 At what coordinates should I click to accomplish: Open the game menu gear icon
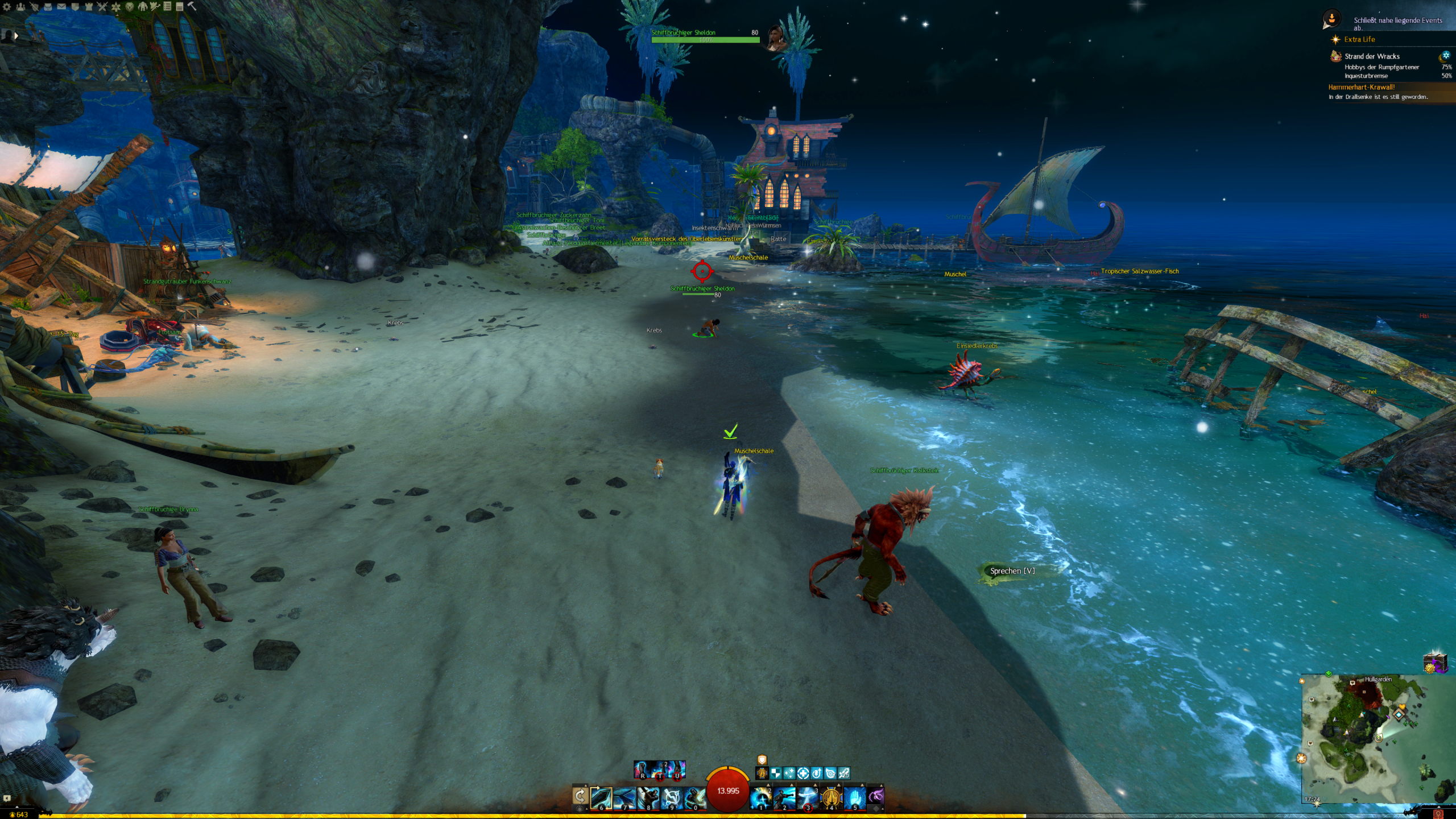pyautogui.click(x=7, y=7)
